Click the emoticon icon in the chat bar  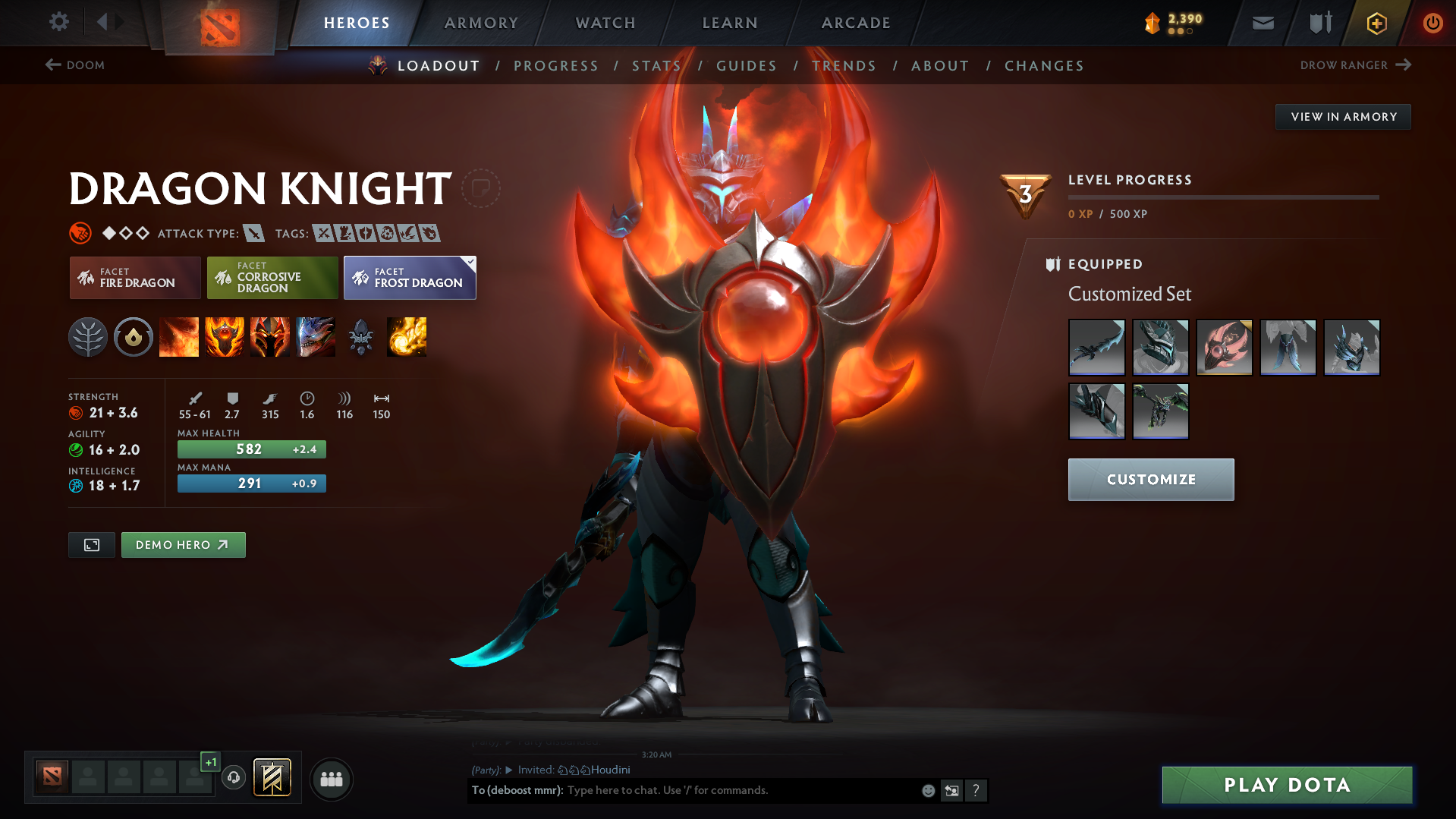point(927,790)
